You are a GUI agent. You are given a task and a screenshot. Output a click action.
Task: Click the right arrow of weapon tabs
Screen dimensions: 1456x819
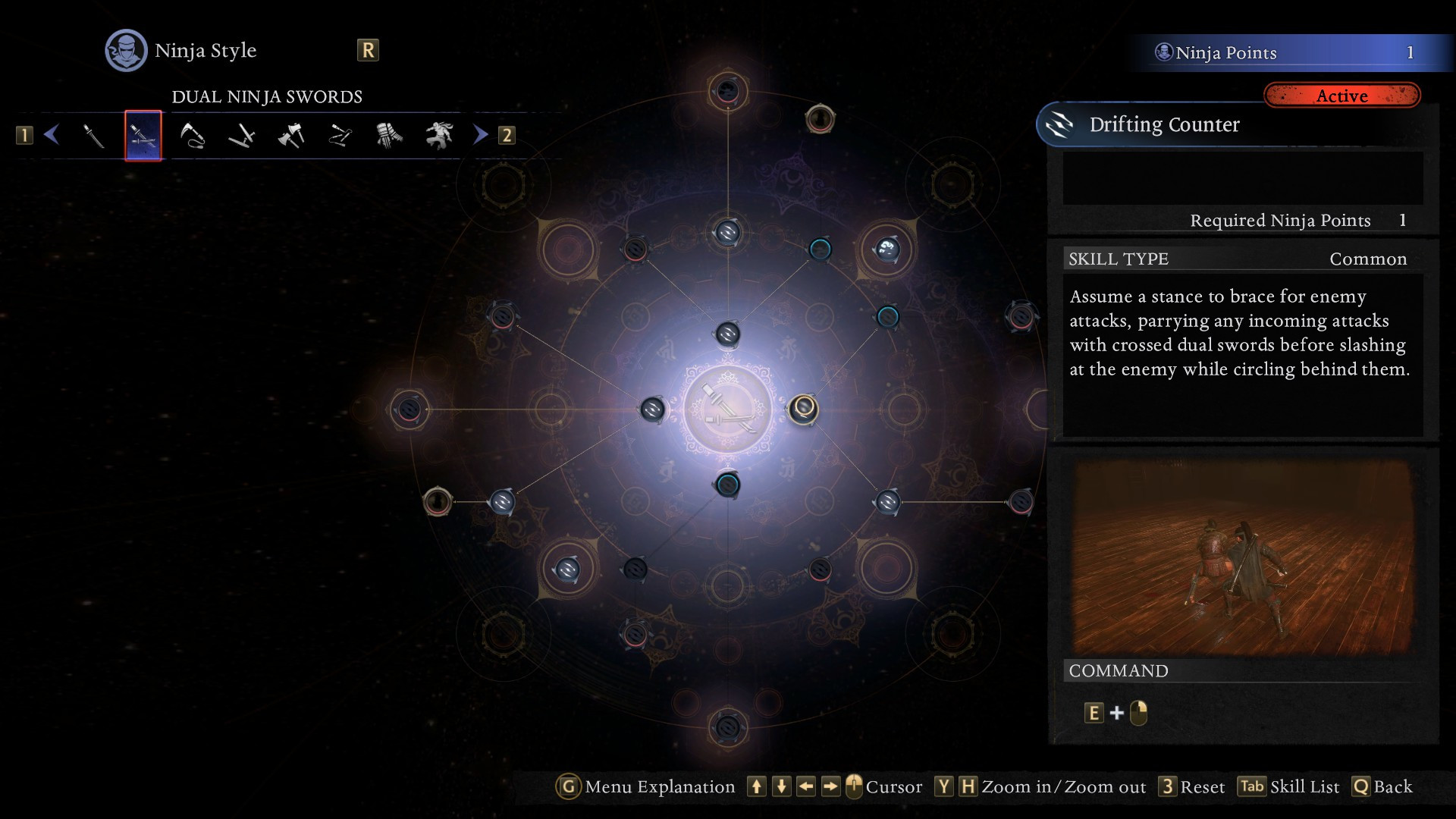click(481, 135)
